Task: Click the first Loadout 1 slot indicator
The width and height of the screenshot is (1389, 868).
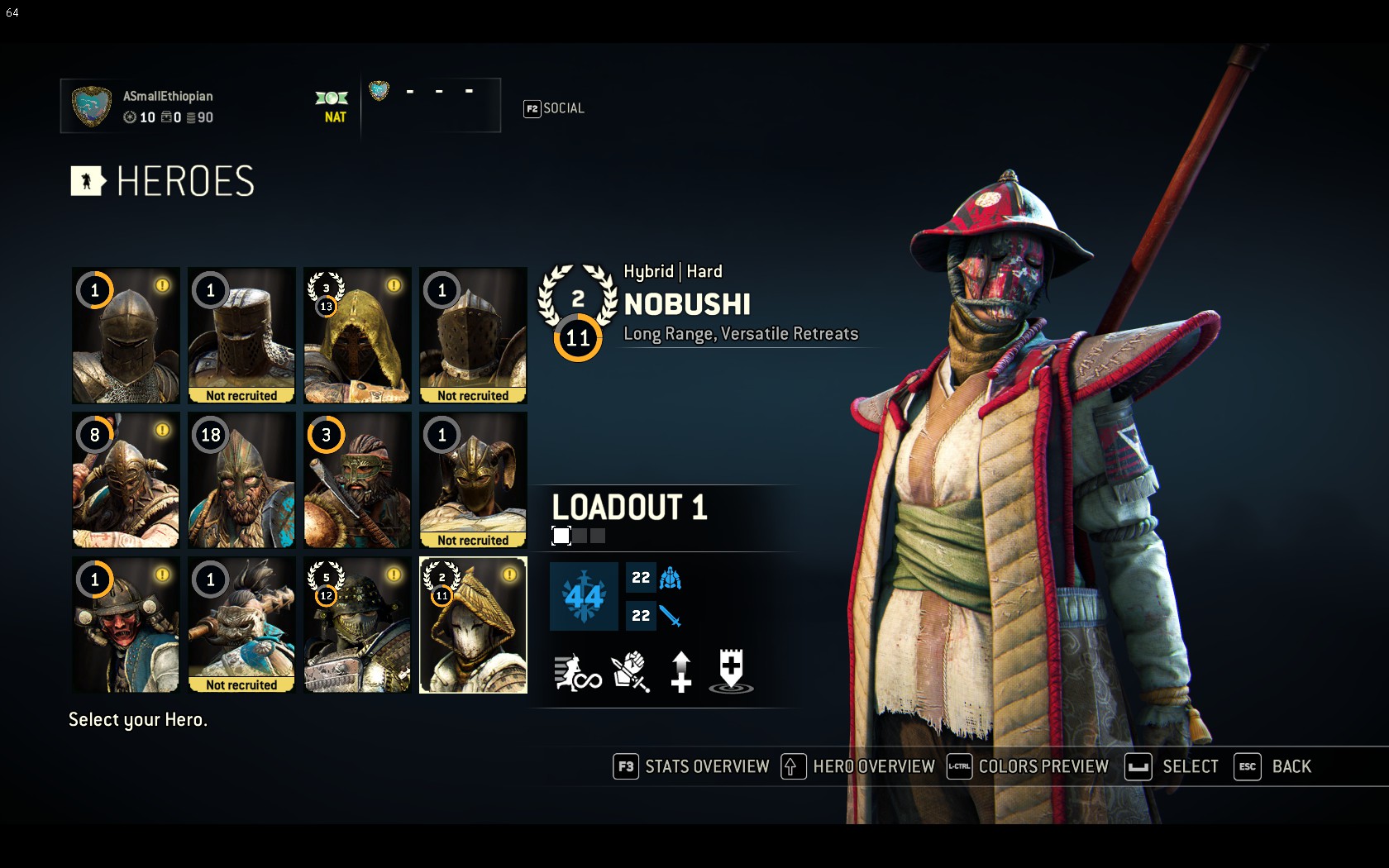Action: [x=561, y=536]
